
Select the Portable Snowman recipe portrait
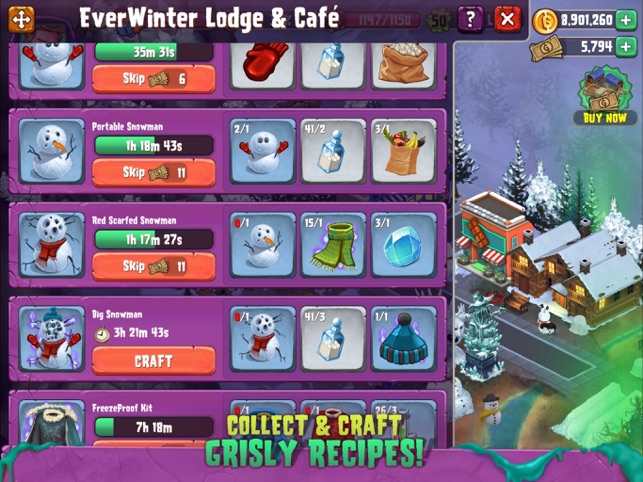pos(50,150)
